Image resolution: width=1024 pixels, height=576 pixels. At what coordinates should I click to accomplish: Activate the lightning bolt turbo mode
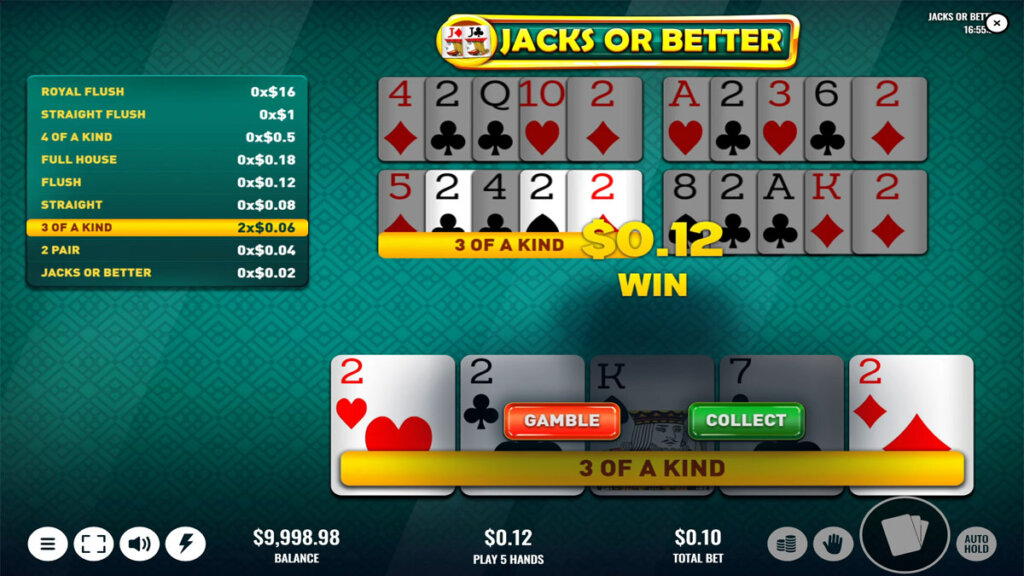(x=186, y=544)
